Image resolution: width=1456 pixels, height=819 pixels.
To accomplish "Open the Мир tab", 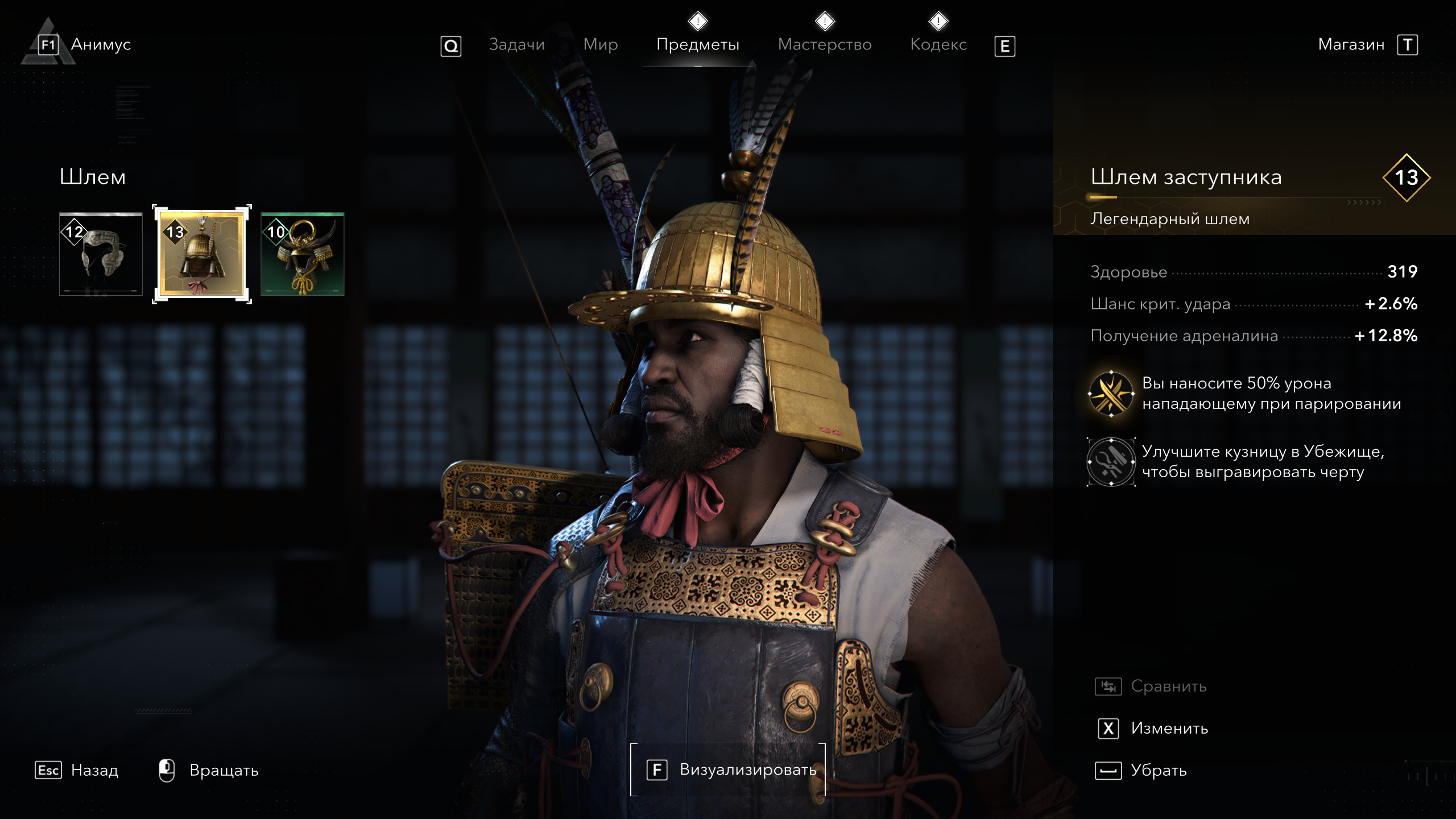I will click(x=600, y=44).
